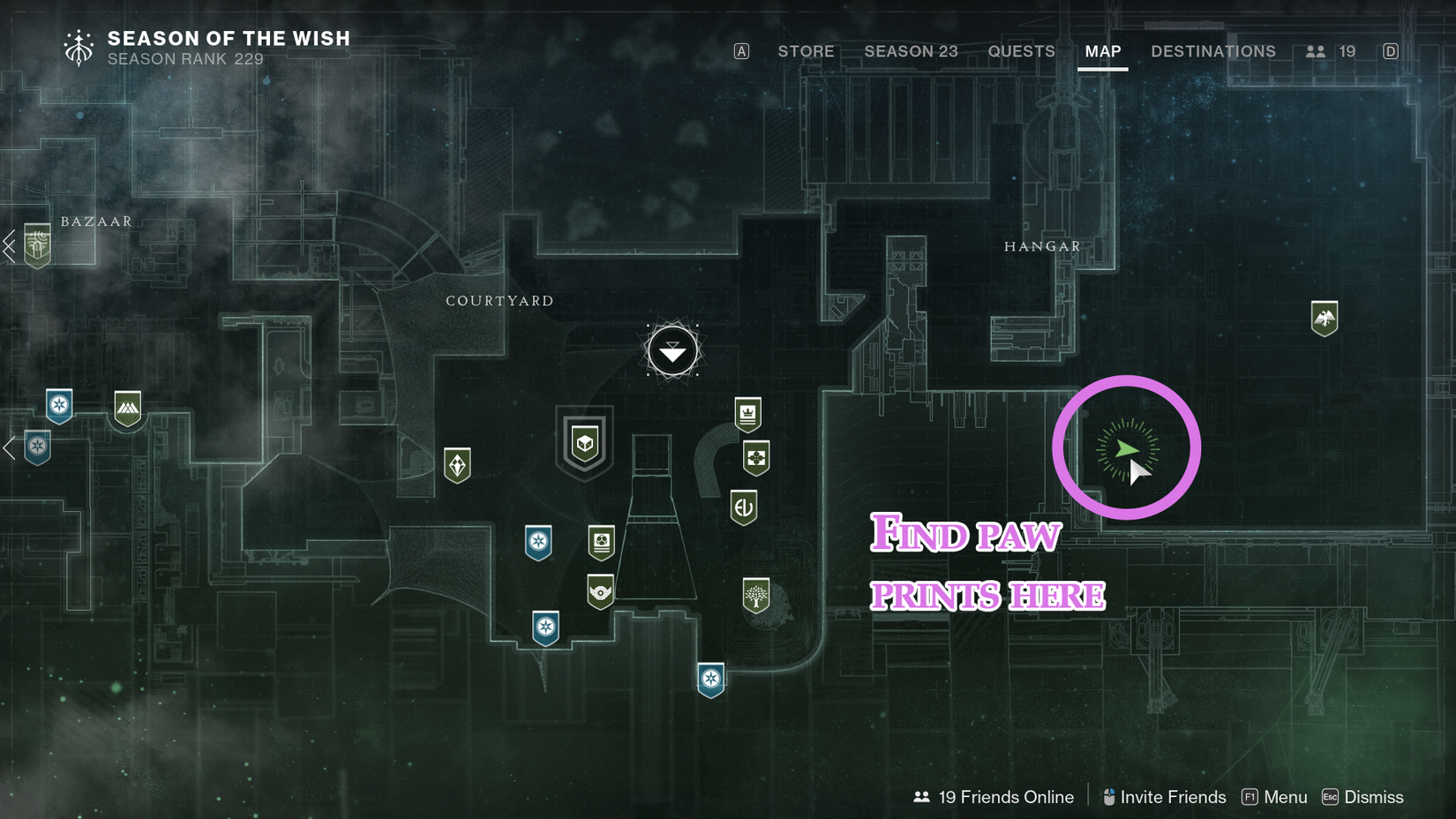1456x819 pixels.
Task: Click the blue snowflake event icon below the Bazaar
Action: pos(59,402)
